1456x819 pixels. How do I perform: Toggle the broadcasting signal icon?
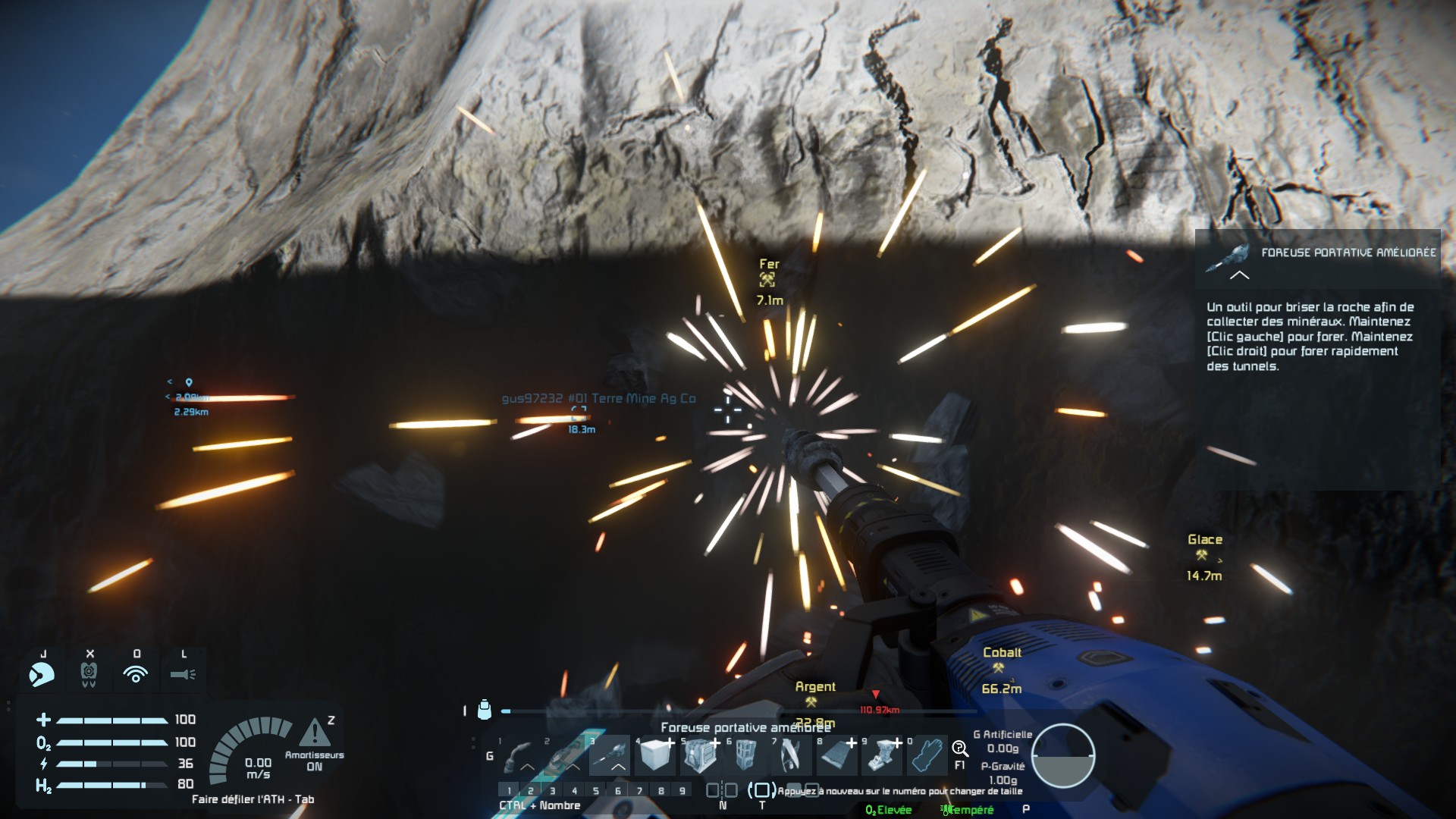pyautogui.click(x=136, y=673)
